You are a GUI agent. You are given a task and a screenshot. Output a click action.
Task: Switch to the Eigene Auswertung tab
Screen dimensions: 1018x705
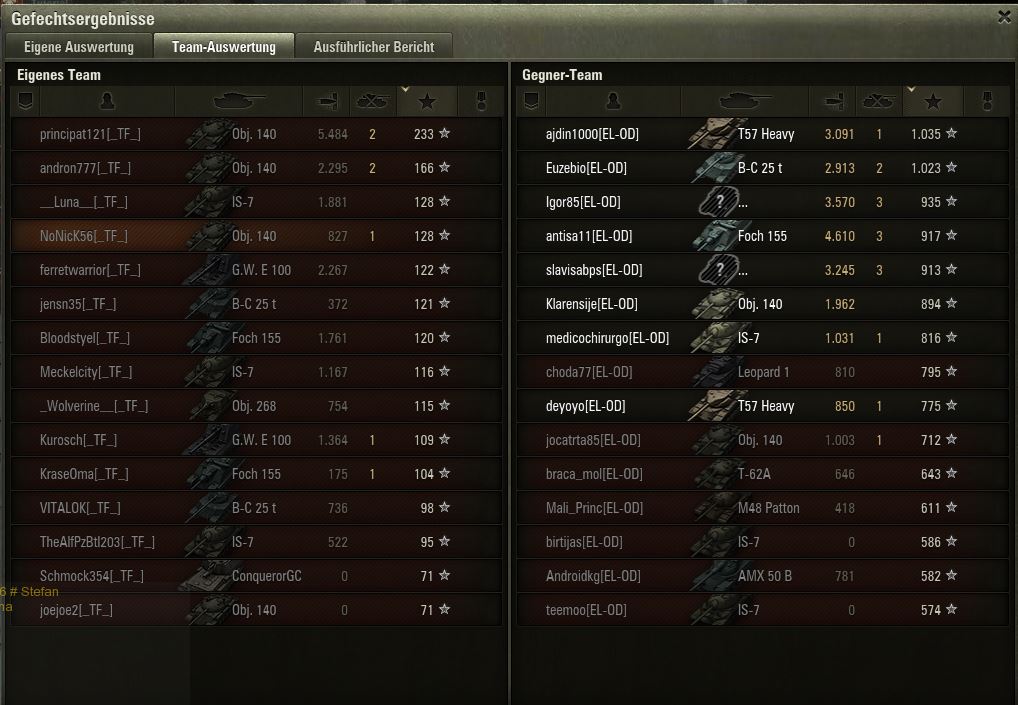pos(79,47)
